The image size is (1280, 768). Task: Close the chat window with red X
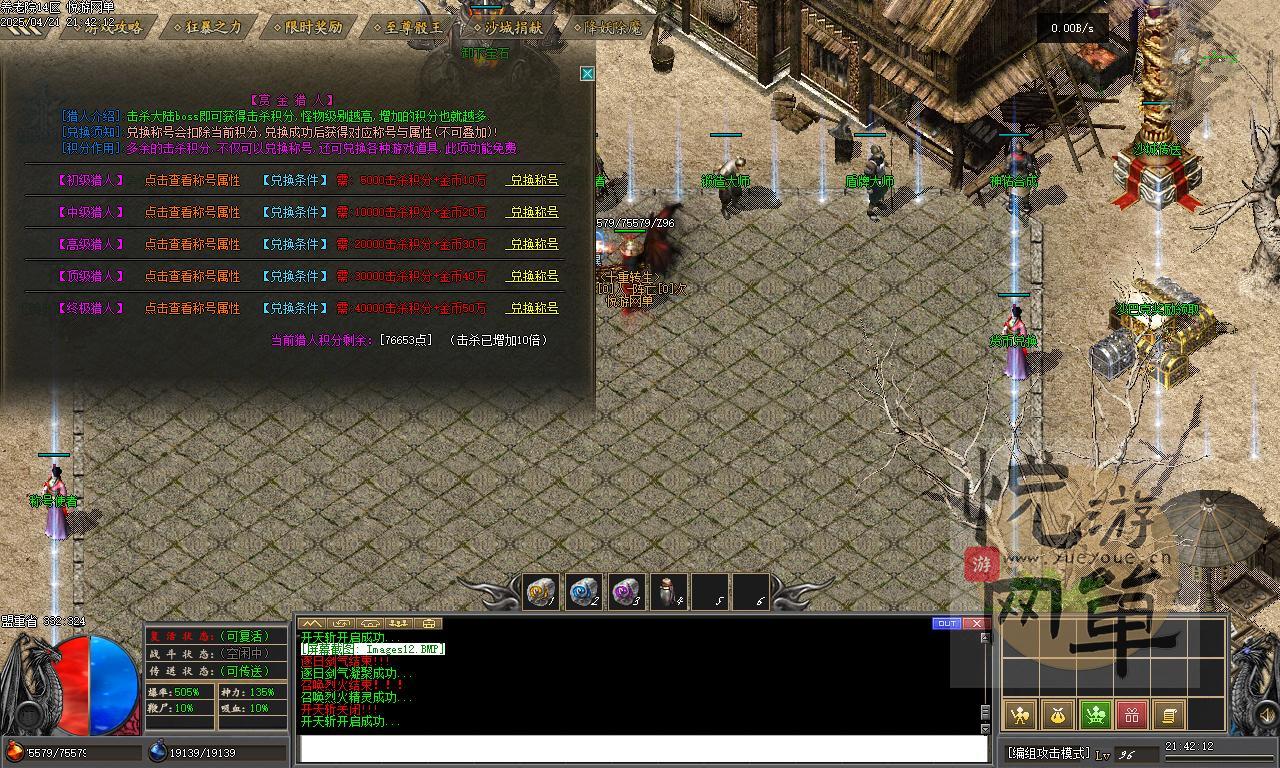point(976,624)
